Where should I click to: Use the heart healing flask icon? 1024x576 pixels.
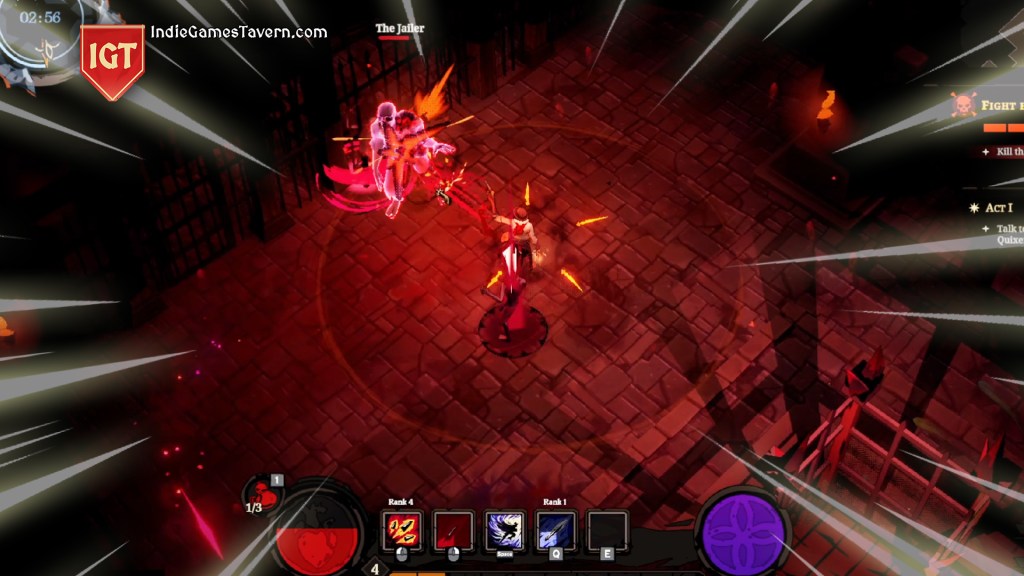tap(263, 493)
